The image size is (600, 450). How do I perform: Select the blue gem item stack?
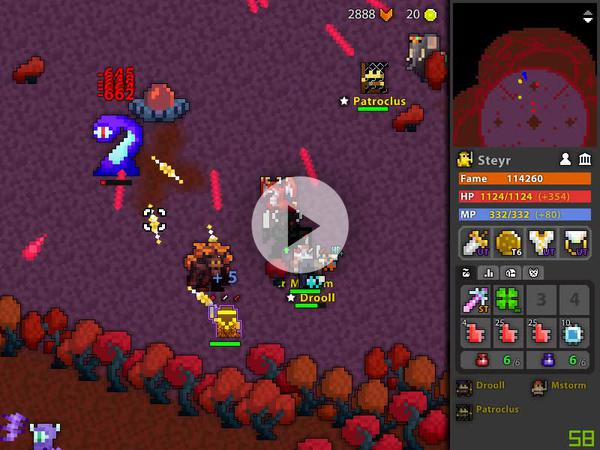pyautogui.click(x=574, y=333)
